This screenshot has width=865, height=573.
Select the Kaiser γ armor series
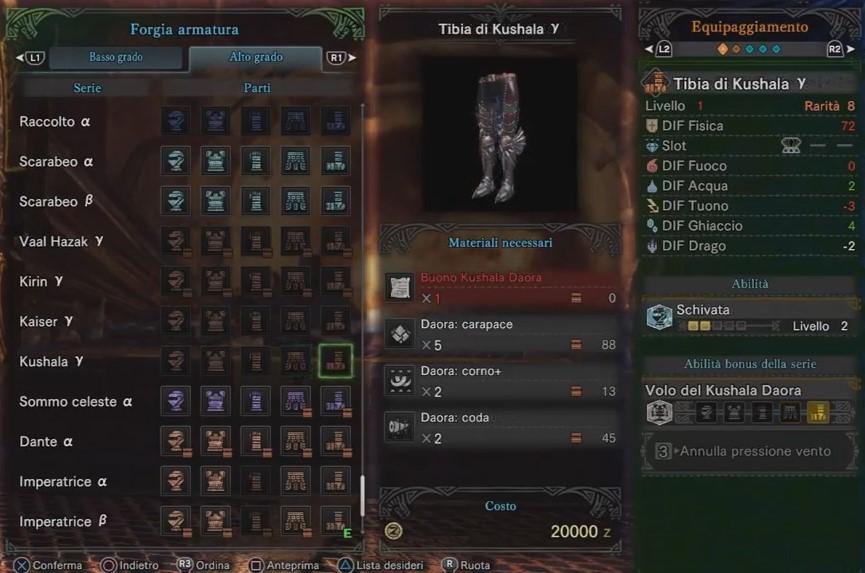click(x=46, y=321)
